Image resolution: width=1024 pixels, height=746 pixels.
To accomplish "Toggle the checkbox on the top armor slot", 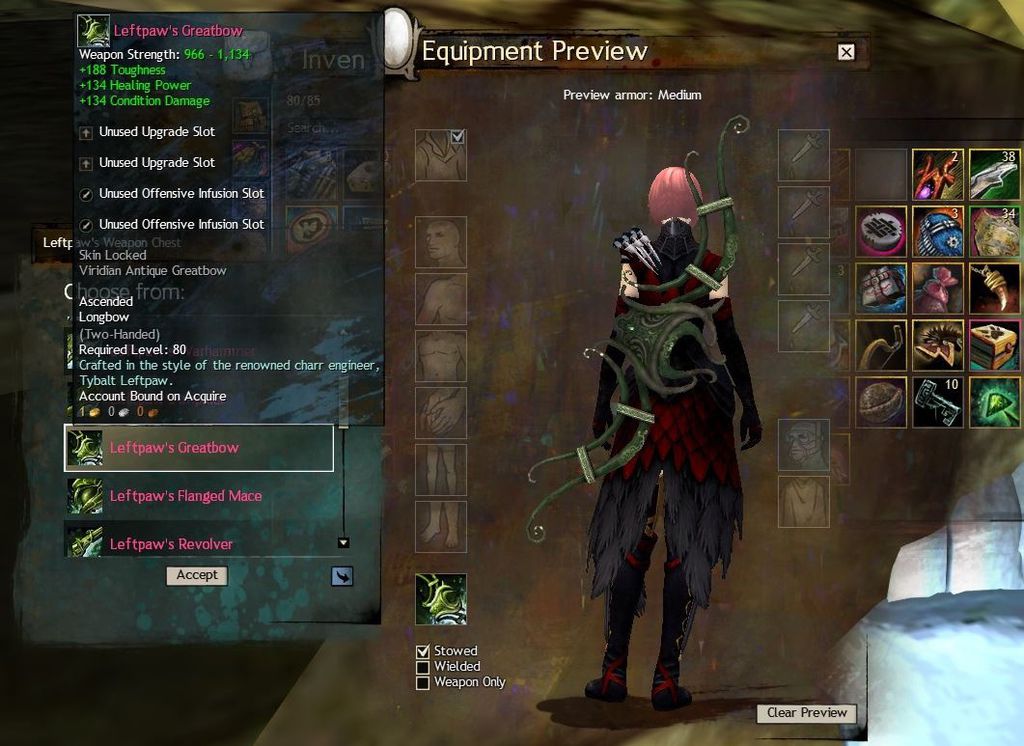I will (x=458, y=137).
